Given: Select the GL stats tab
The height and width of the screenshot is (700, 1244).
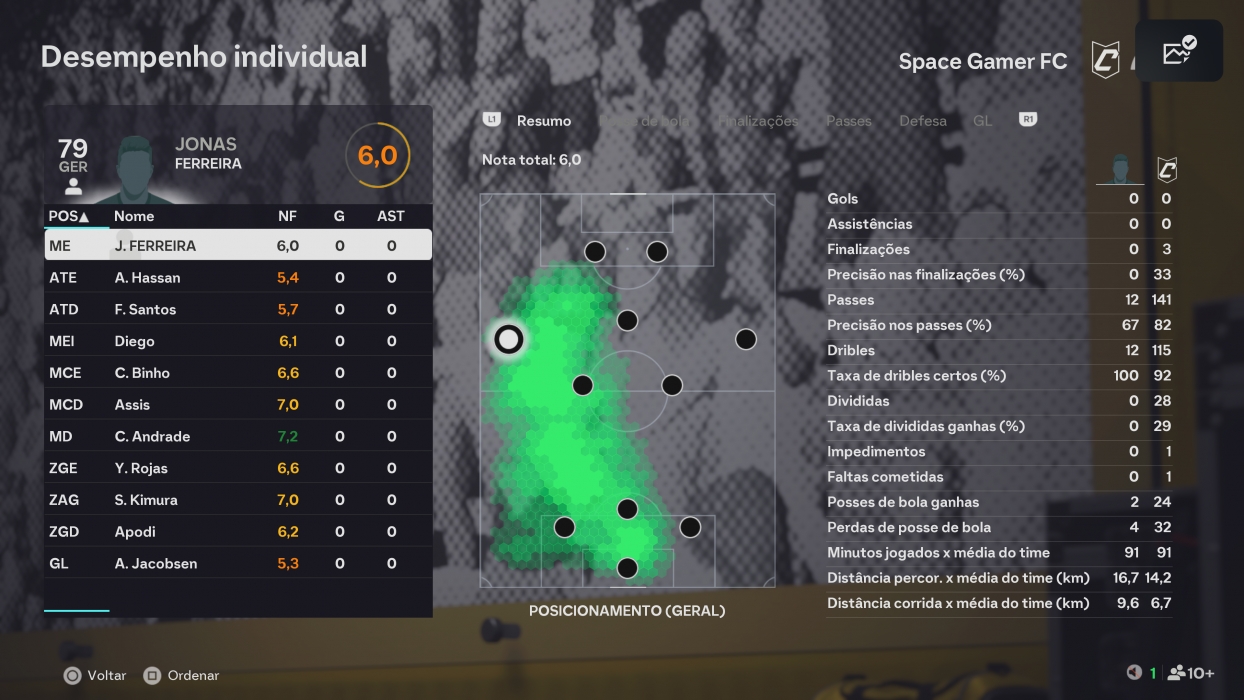Looking at the screenshot, I should click(982, 121).
